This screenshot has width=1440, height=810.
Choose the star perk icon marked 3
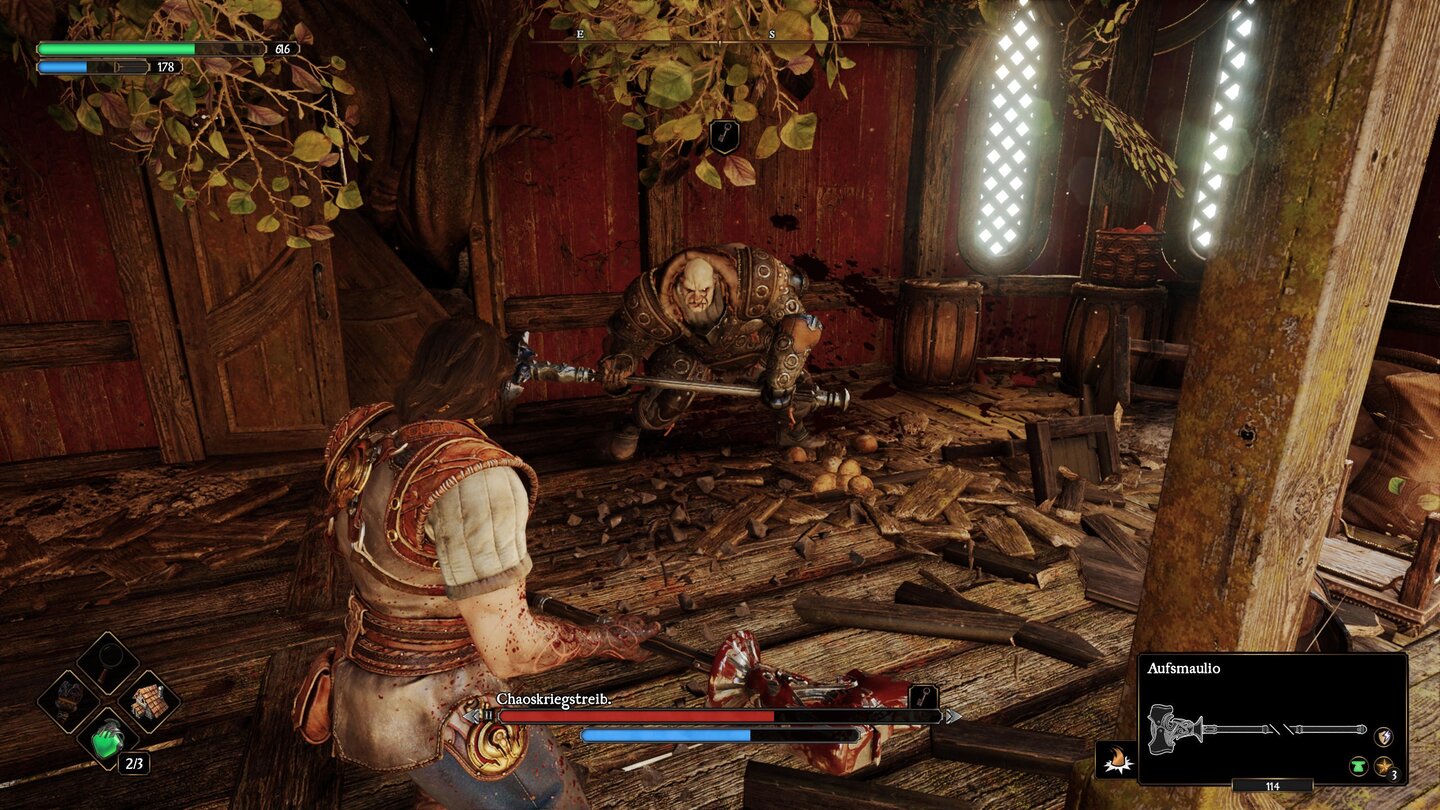coord(1384,767)
